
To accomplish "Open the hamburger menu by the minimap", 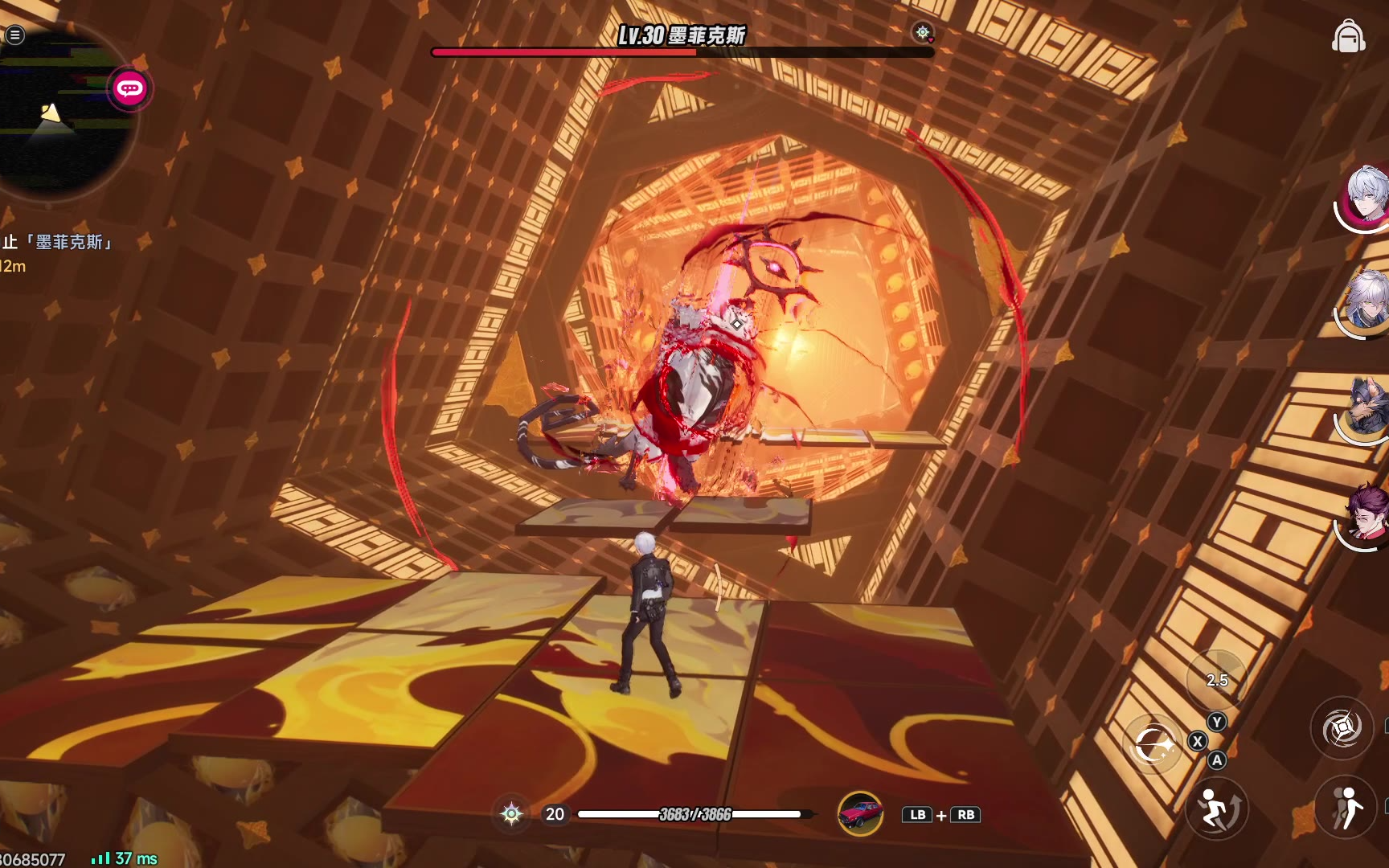I will (x=14, y=35).
